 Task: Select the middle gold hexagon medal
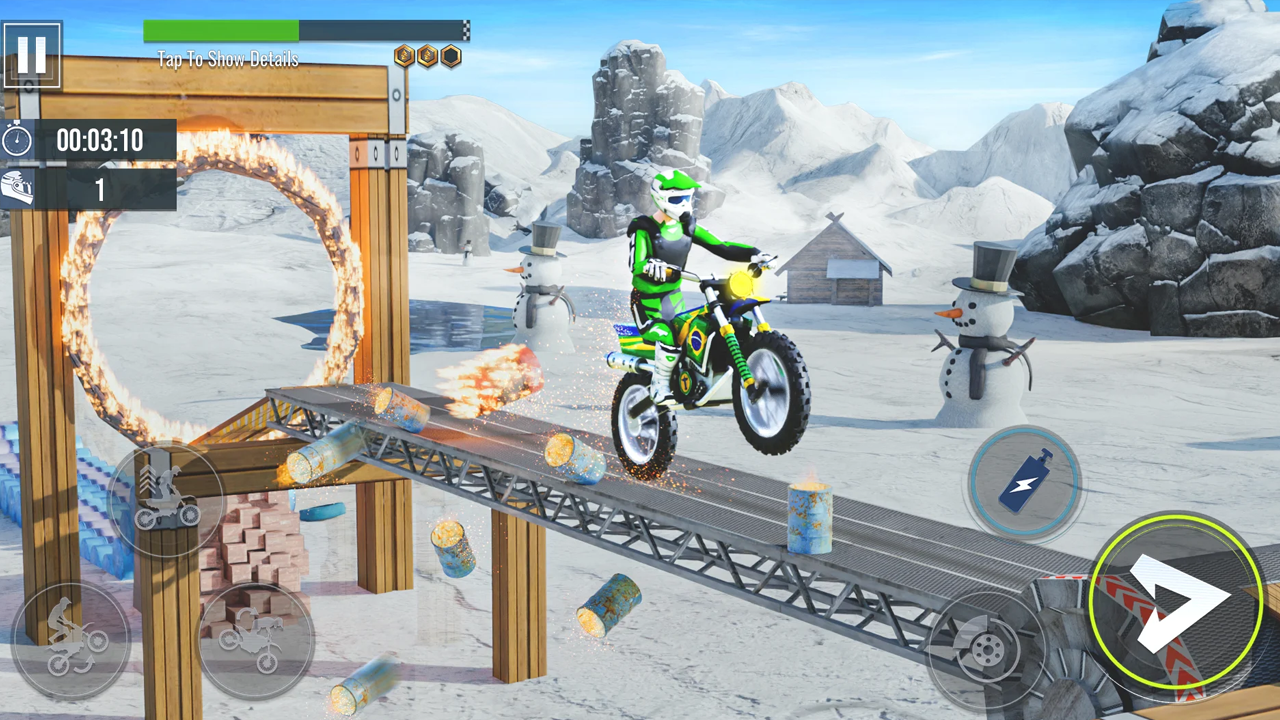coord(428,55)
